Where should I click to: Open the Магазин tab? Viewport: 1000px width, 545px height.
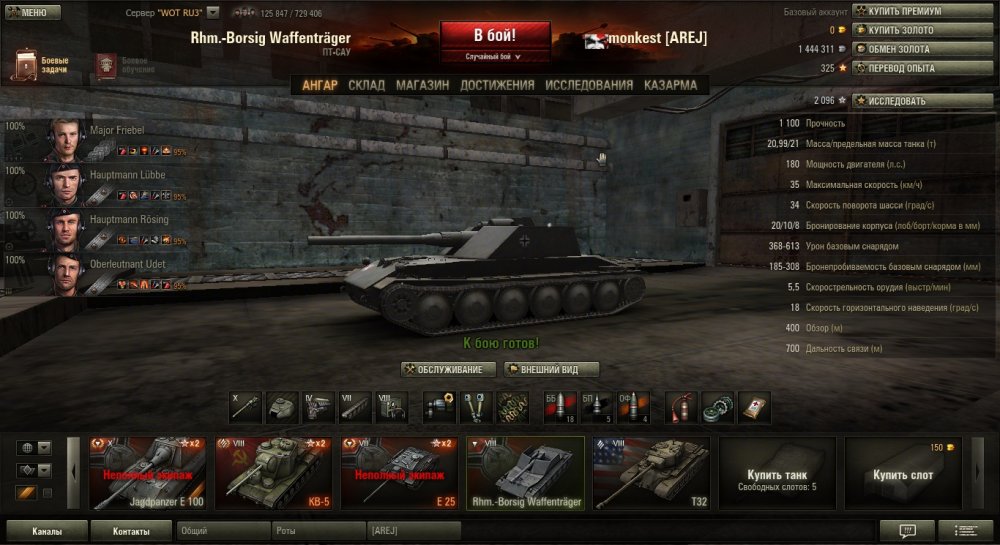tap(422, 85)
